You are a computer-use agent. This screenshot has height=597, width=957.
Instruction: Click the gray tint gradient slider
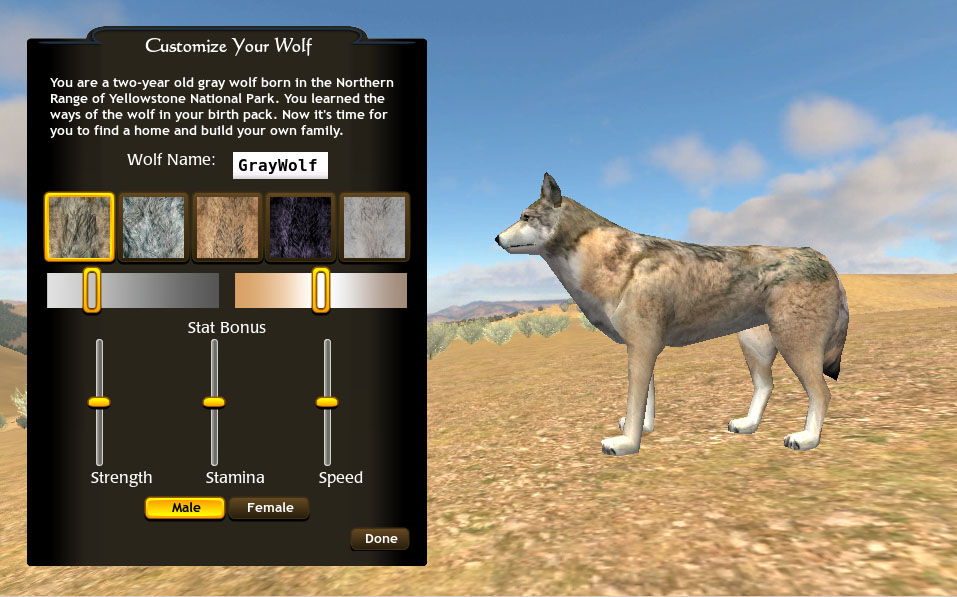point(133,290)
